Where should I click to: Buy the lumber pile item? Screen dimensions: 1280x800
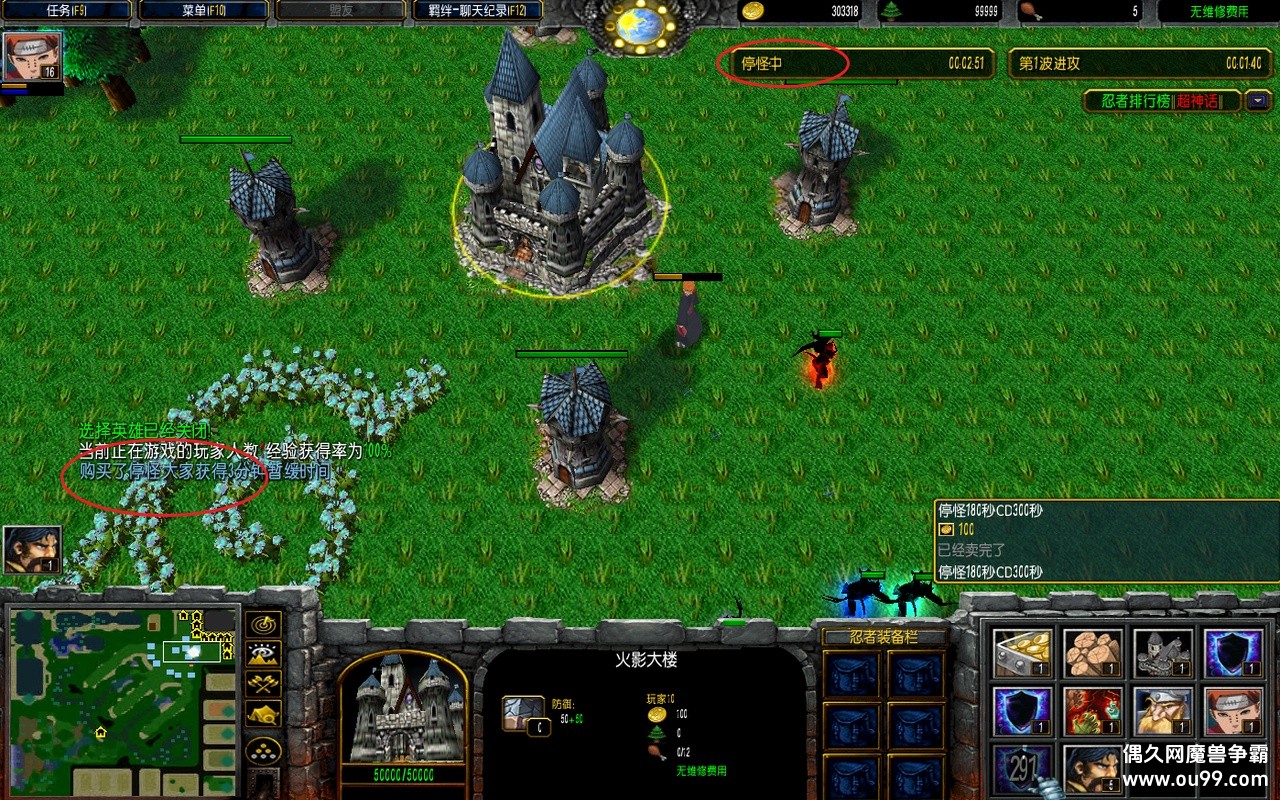tap(1092, 653)
